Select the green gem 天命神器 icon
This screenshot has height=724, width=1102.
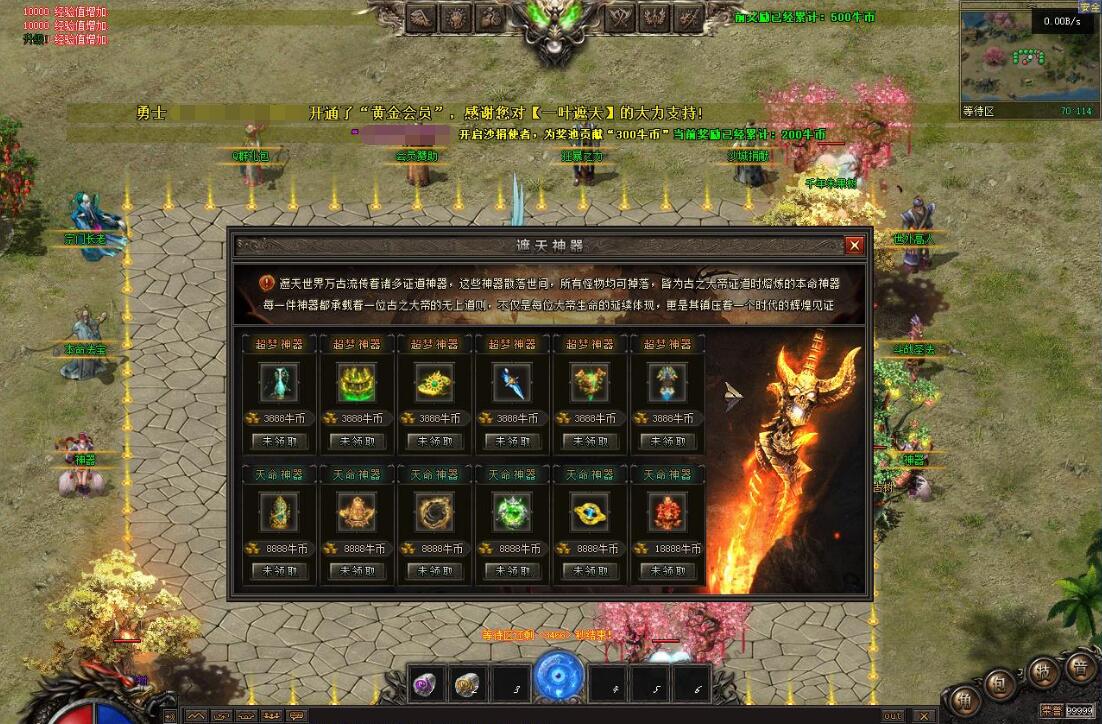click(x=513, y=511)
